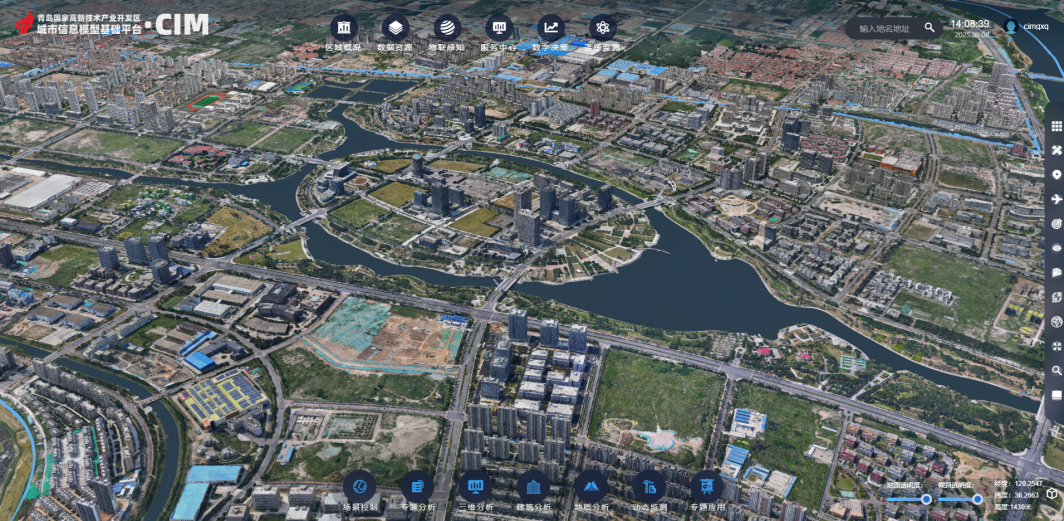Select the 专题分析 tool
The width and height of the screenshot is (1064, 521).
[x=418, y=487]
